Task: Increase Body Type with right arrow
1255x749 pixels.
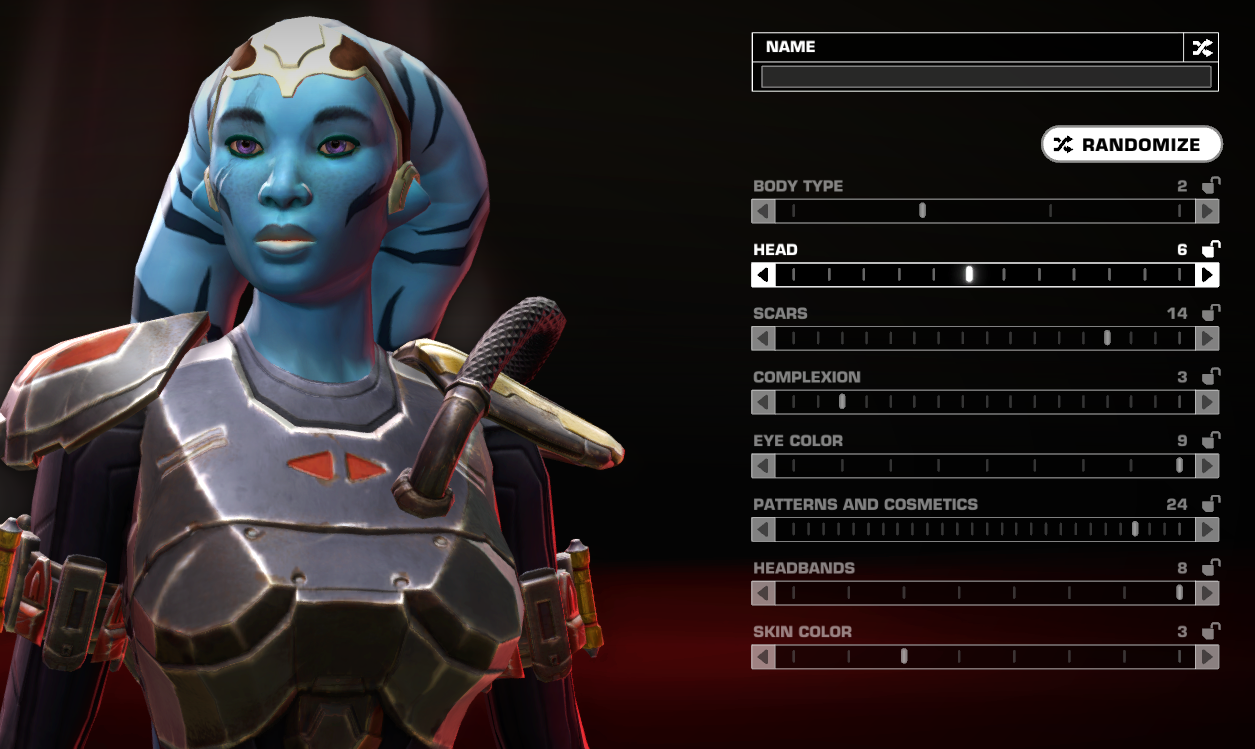Action: coord(1207,211)
